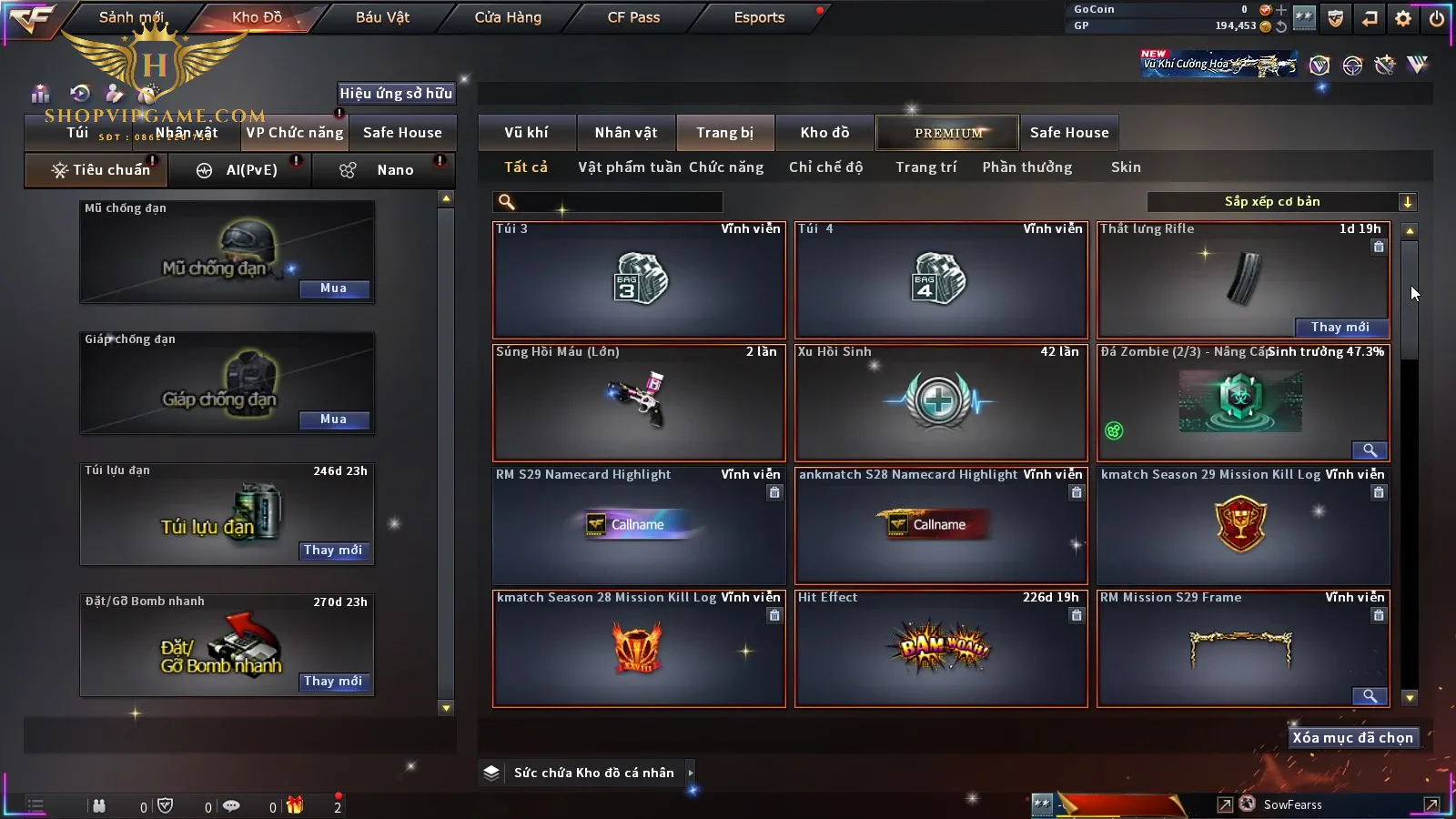Image resolution: width=1456 pixels, height=819 pixels.
Task: Select the Súng Hồi Máu item slot
Action: point(638,402)
